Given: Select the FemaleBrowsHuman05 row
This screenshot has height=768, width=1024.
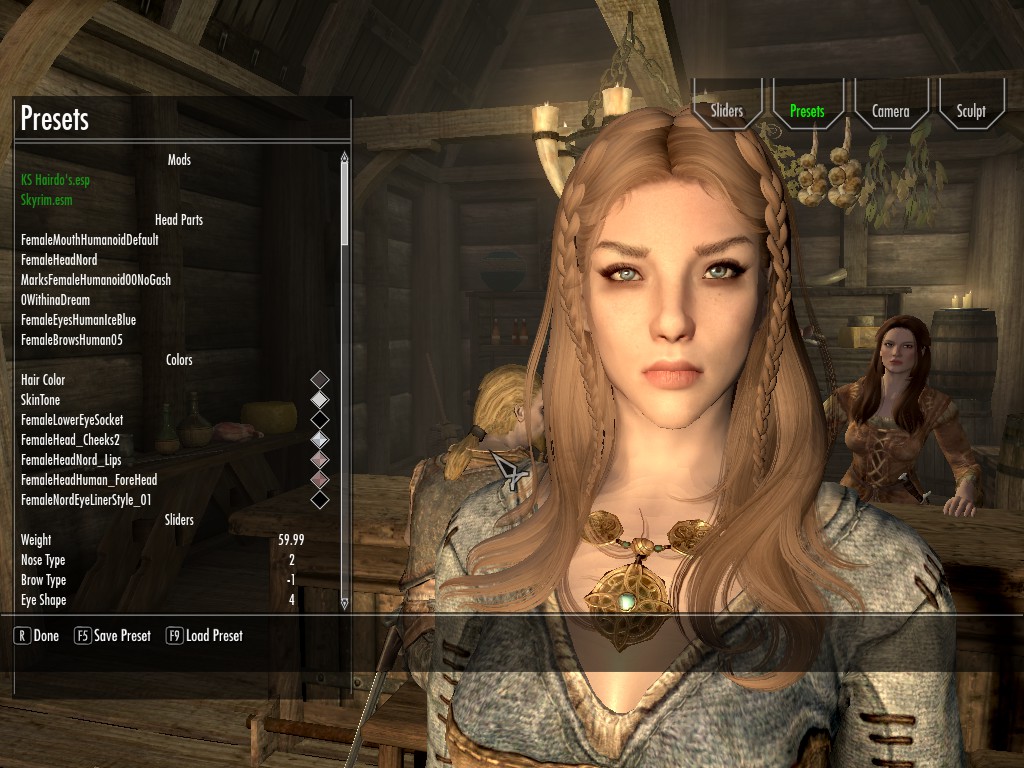Looking at the screenshot, I should pyautogui.click(x=71, y=340).
